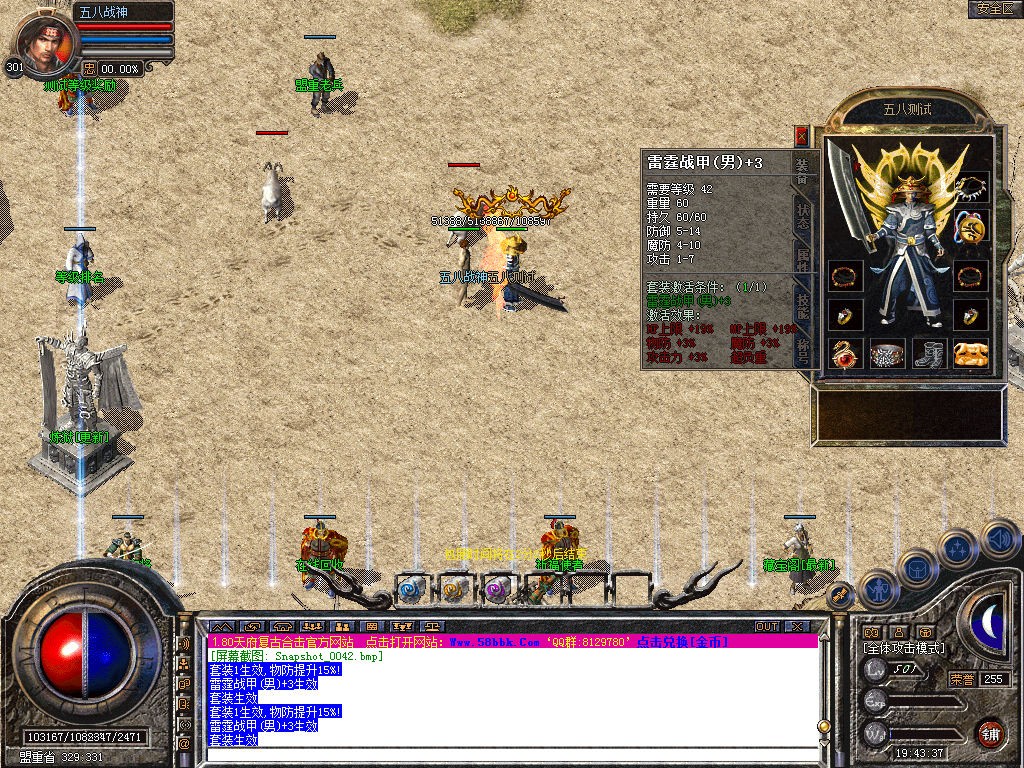Screen dimensions: 1024x768
Task: Click the sparkle skills round button
Action: [958, 548]
